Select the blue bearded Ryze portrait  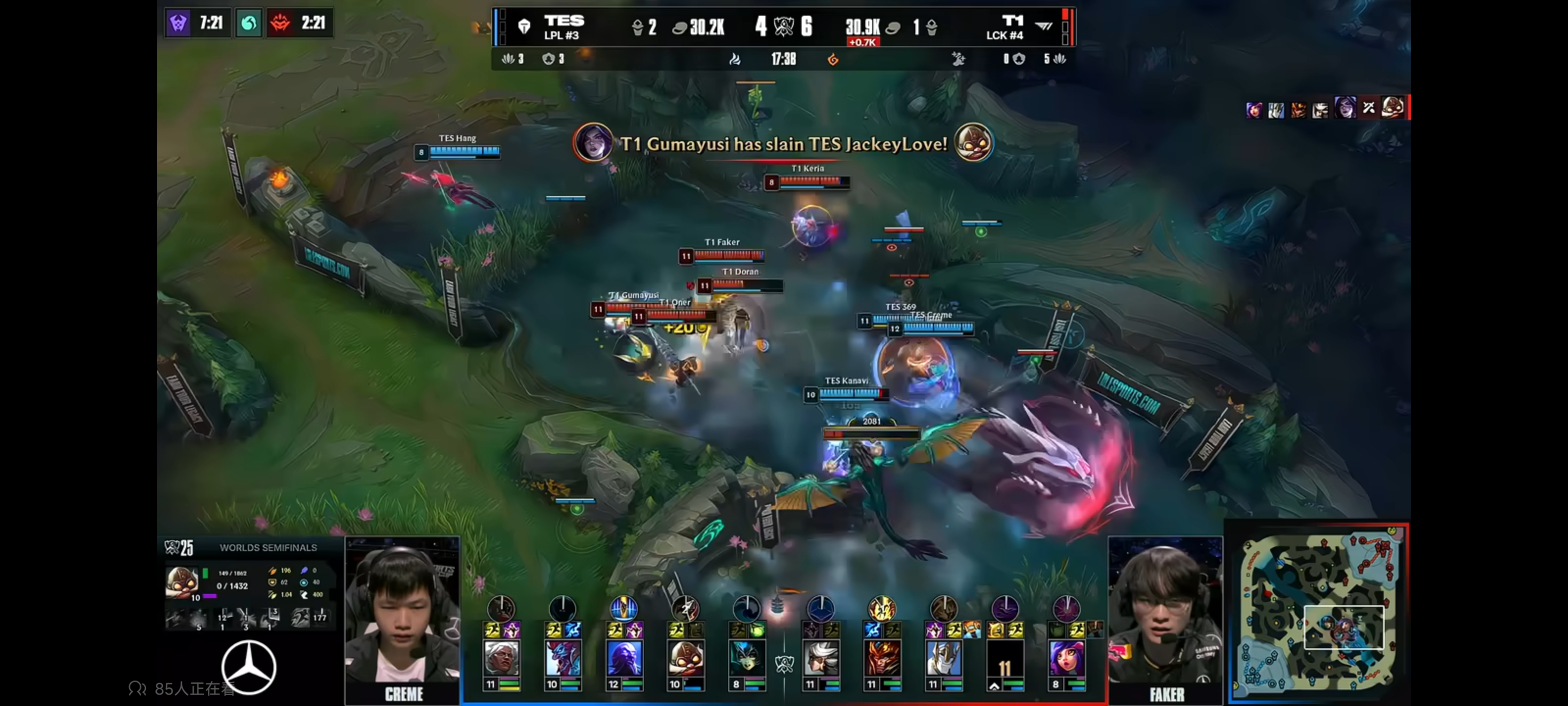[x=623, y=658]
